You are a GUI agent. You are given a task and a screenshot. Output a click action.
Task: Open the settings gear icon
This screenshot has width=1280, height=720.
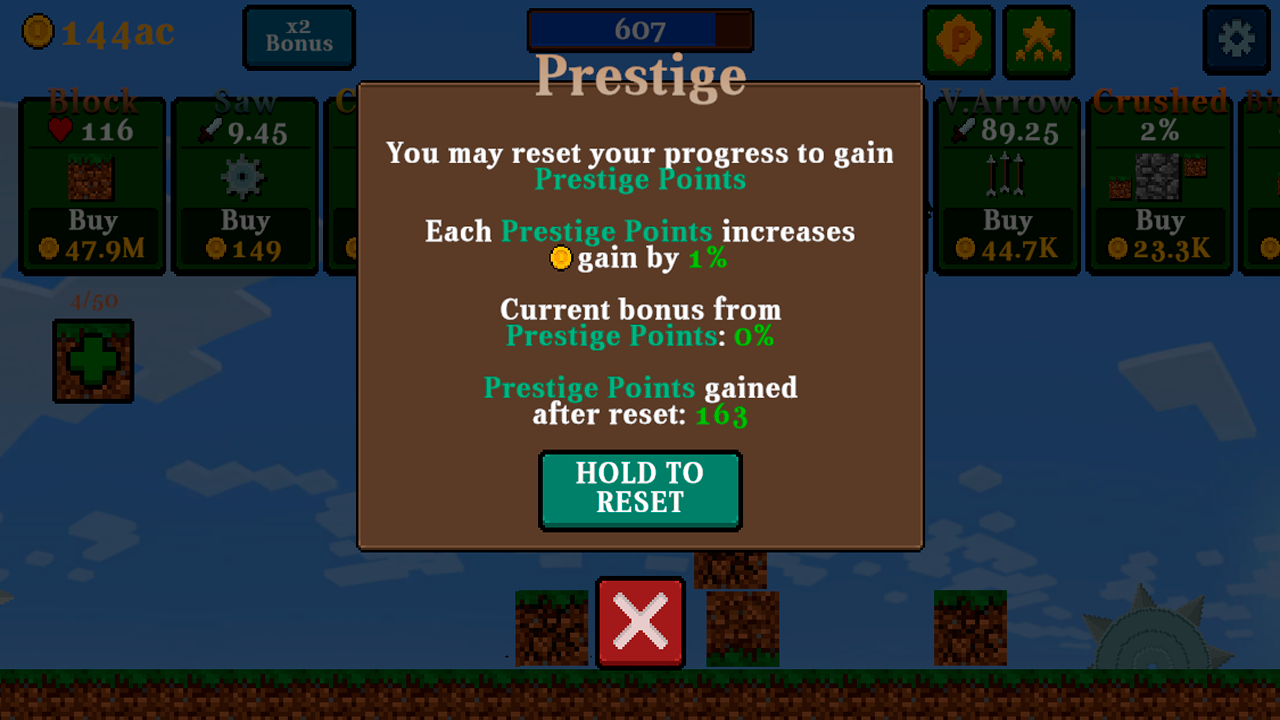(1236, 41)
